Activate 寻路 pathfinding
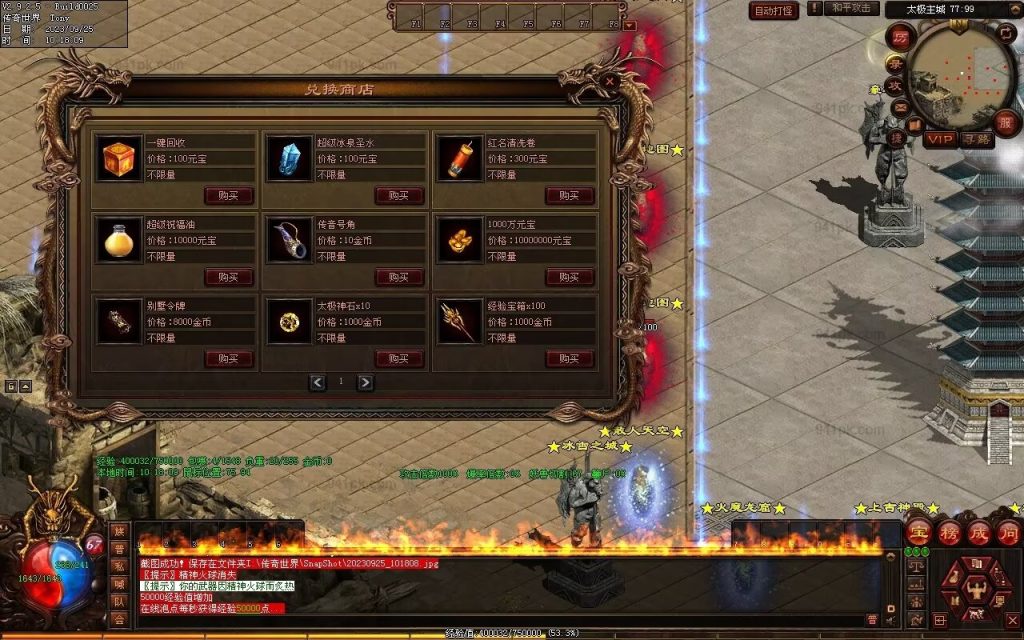The width and height of the screenshot is (1024, 640). click(x=977, y=139)
